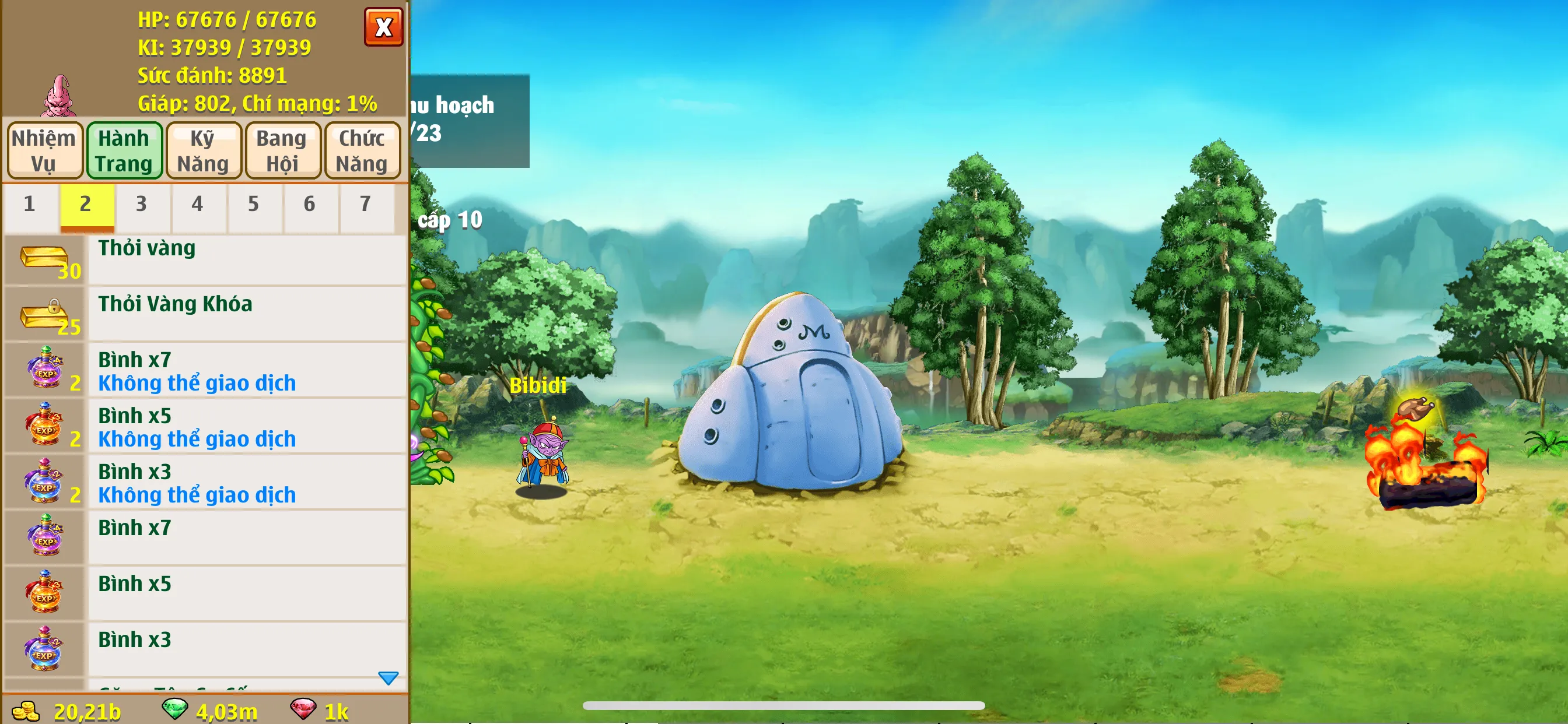Select the non-tradable Bình x7 potion
Screen dimensions: 1568x724
(205, 371)
